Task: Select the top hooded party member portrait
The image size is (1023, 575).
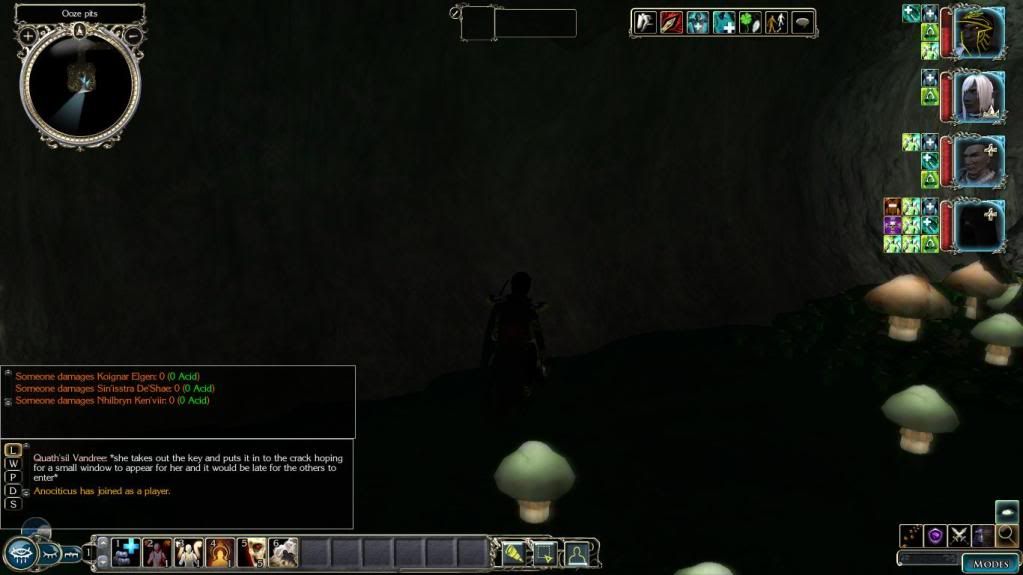Action: (978, 33)
